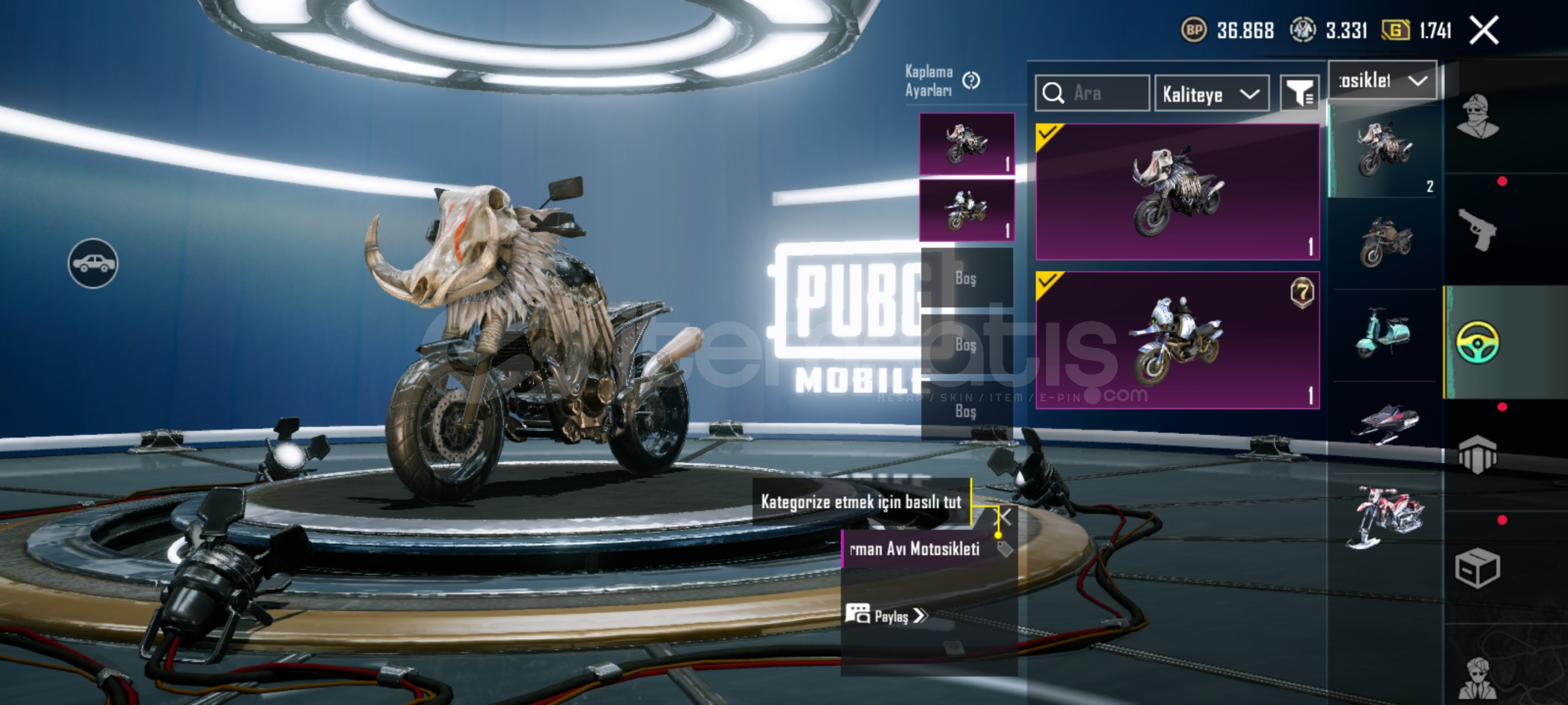The image size is (1568, 705).
Task: Choose the teal scooter vehicle category
Action: 1383,334
